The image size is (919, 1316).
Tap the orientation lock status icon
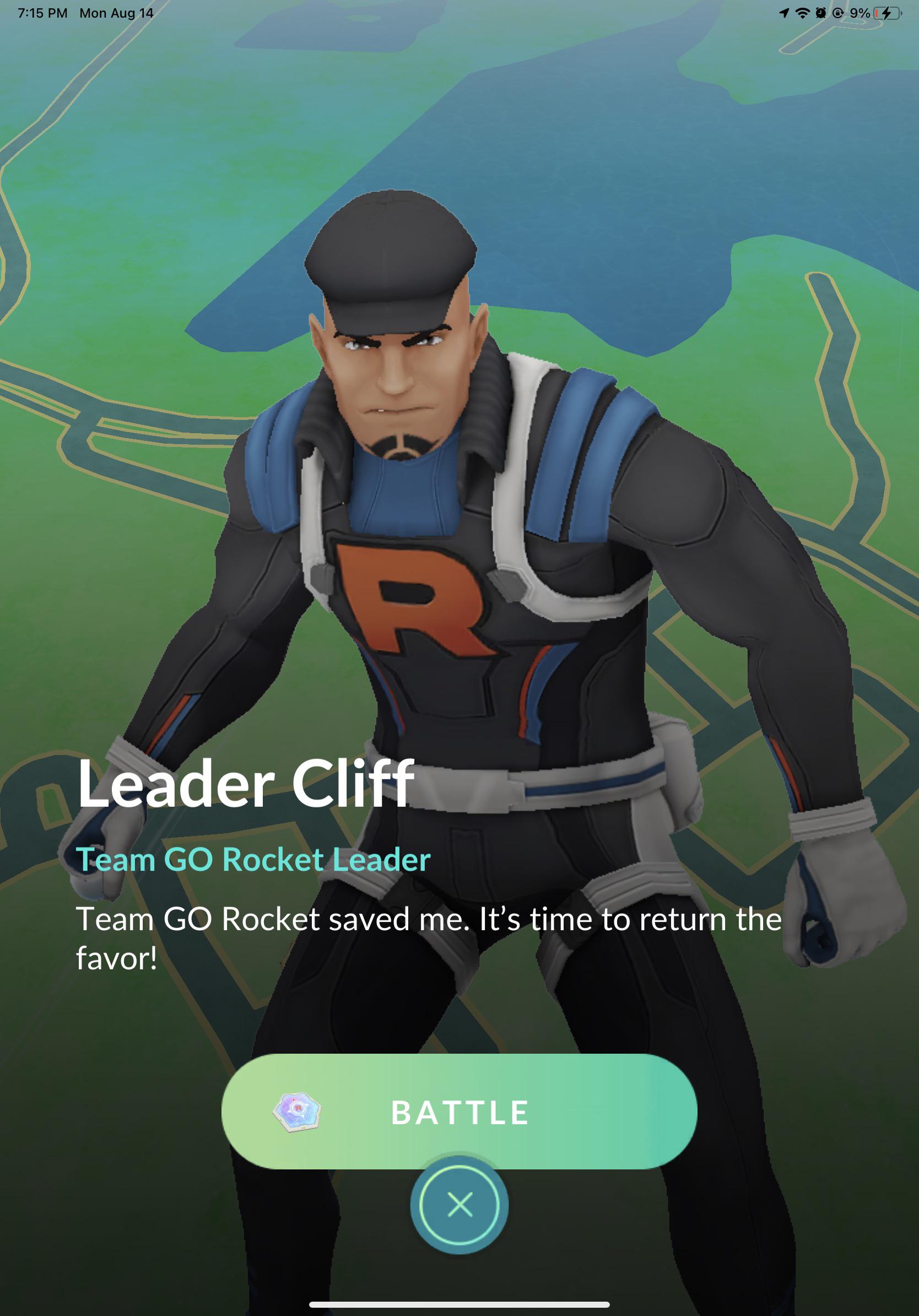[x=838, y=13]
